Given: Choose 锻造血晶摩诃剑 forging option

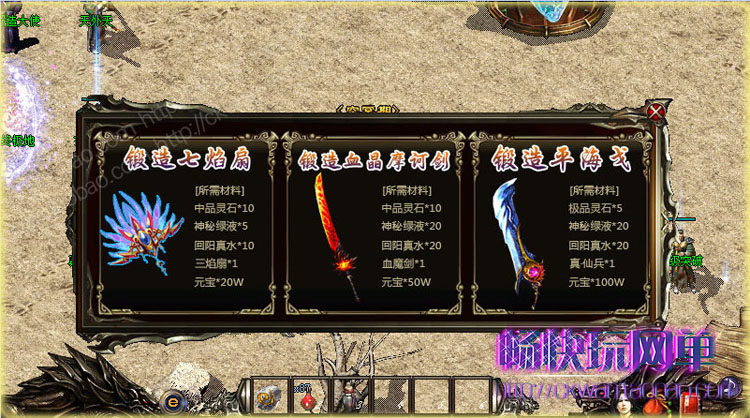Looking at the screenshot, I should tap(373, 160).
